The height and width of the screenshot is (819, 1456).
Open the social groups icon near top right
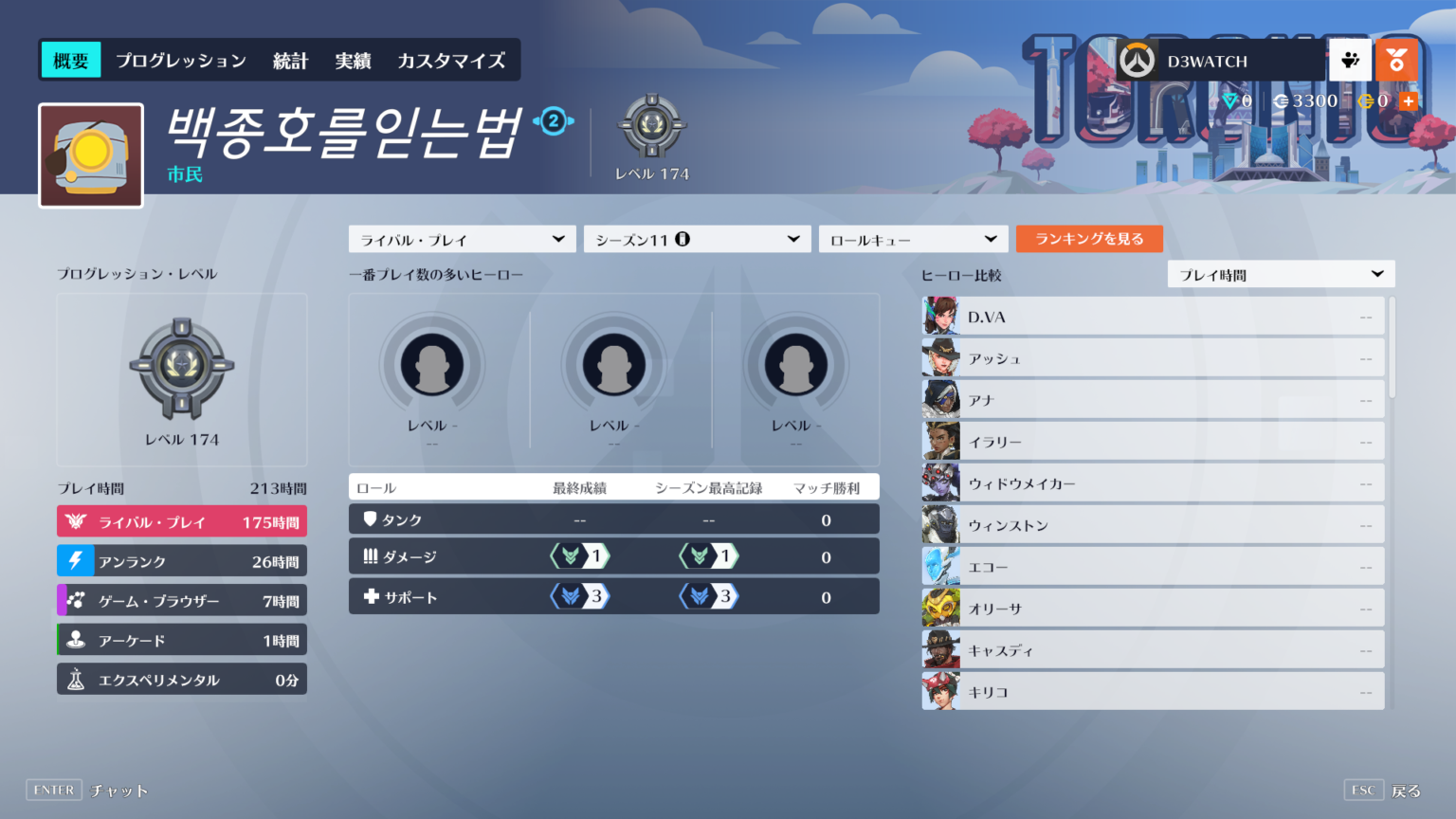1350,60
